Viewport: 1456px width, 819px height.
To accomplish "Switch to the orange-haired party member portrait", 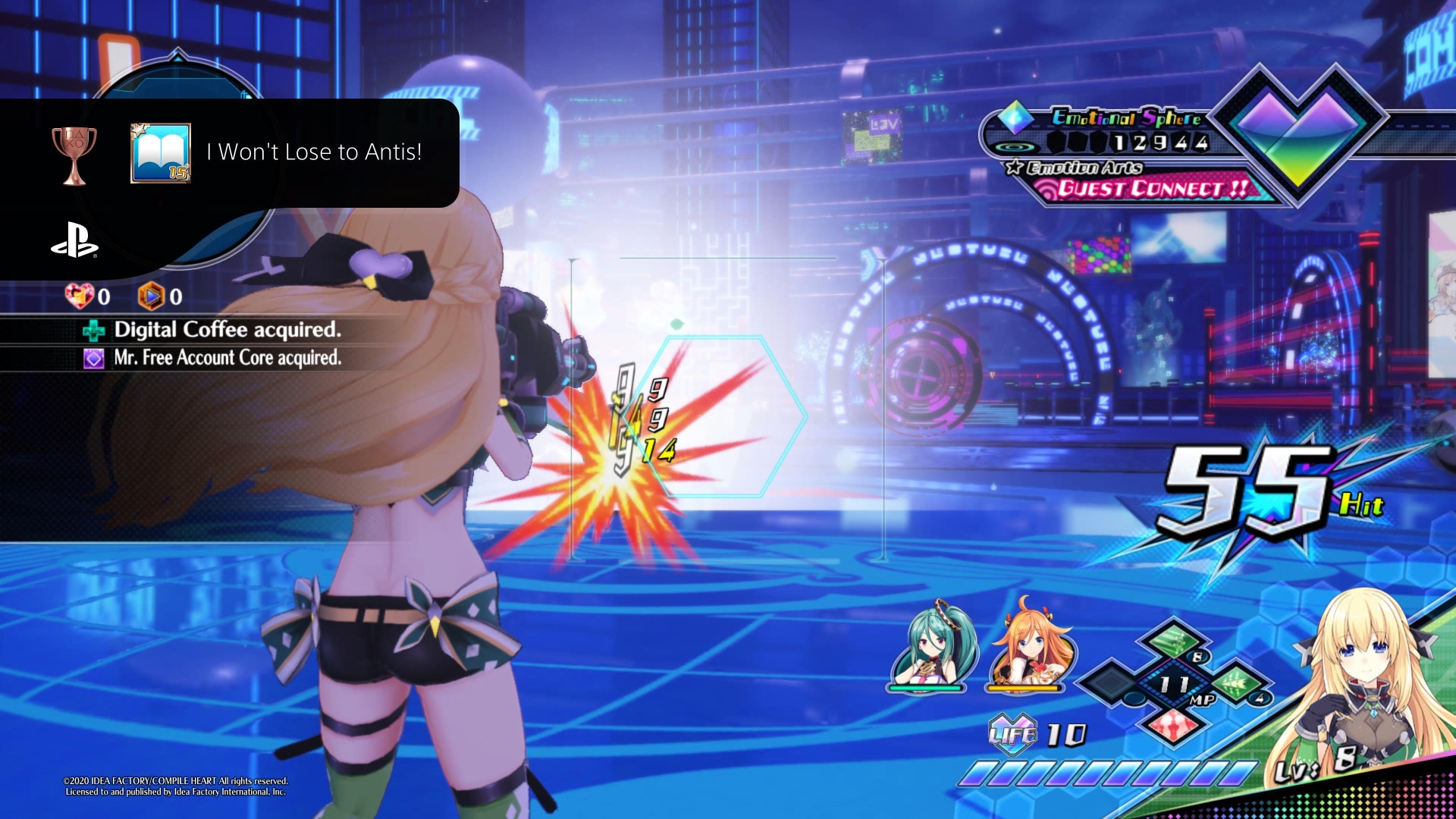I will (1029, 647).
